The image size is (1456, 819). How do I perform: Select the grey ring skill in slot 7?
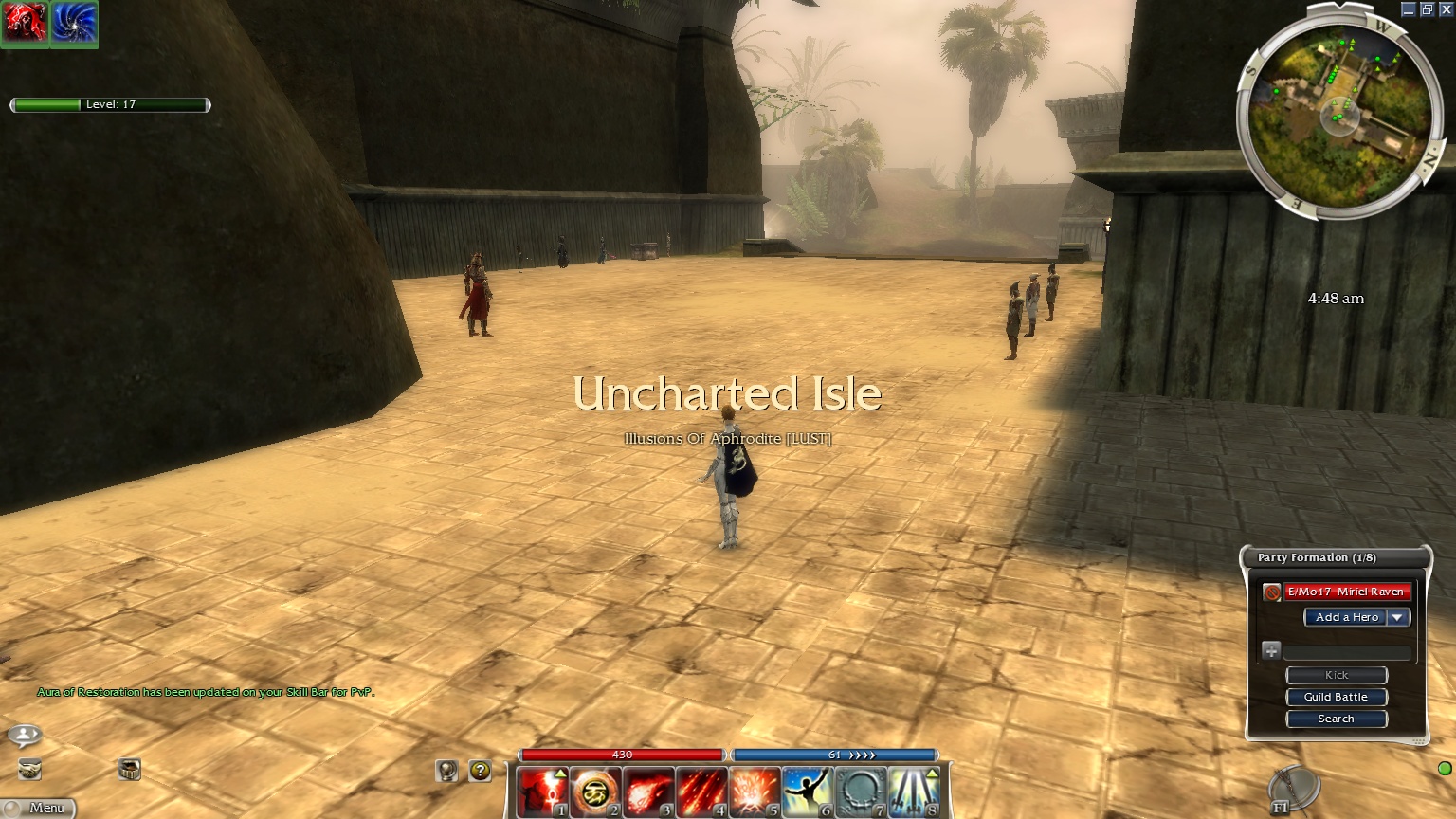pos(860,792)
